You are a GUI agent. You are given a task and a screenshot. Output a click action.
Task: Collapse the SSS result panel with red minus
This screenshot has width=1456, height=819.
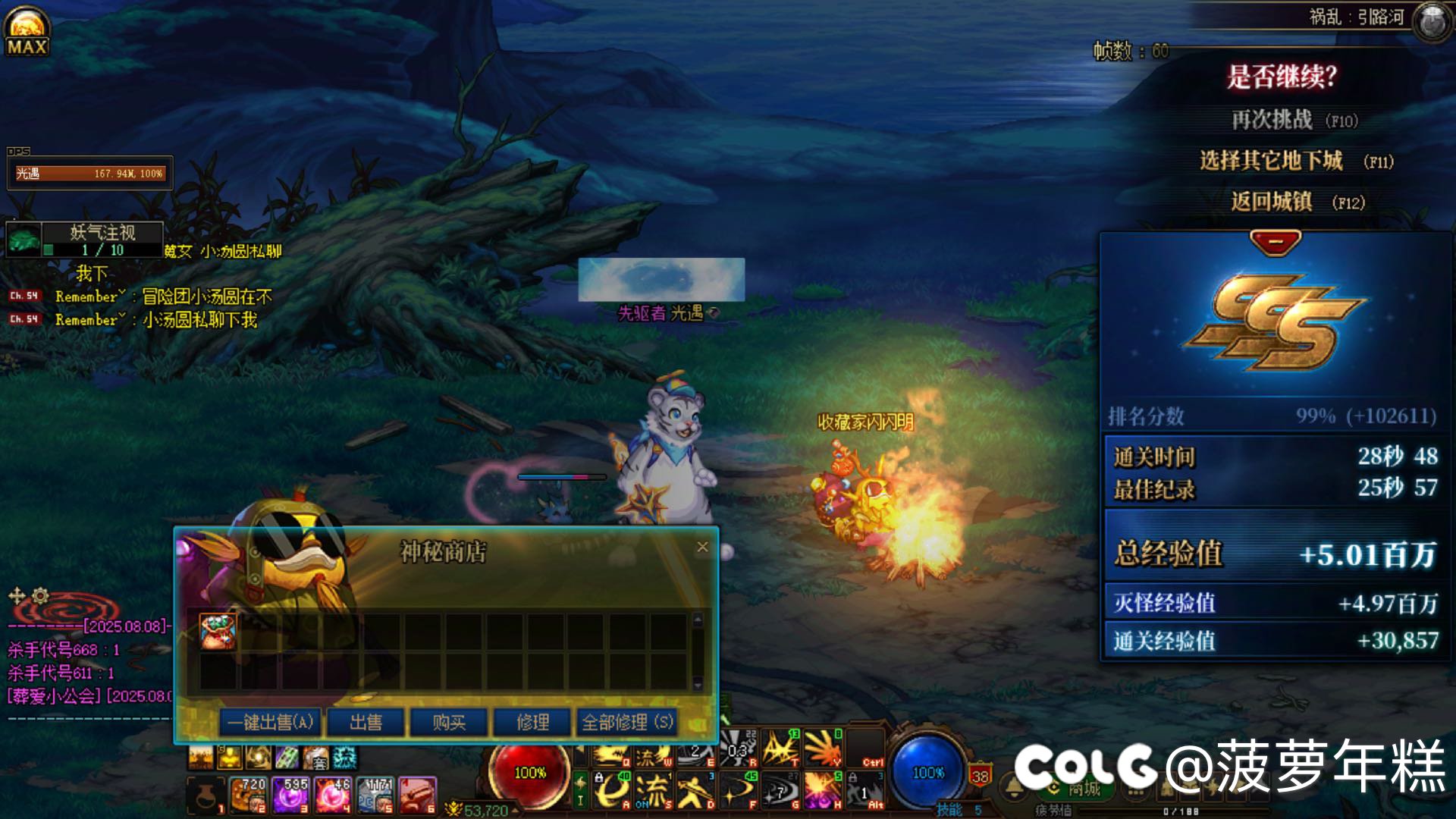click(x=1276, y=243)
